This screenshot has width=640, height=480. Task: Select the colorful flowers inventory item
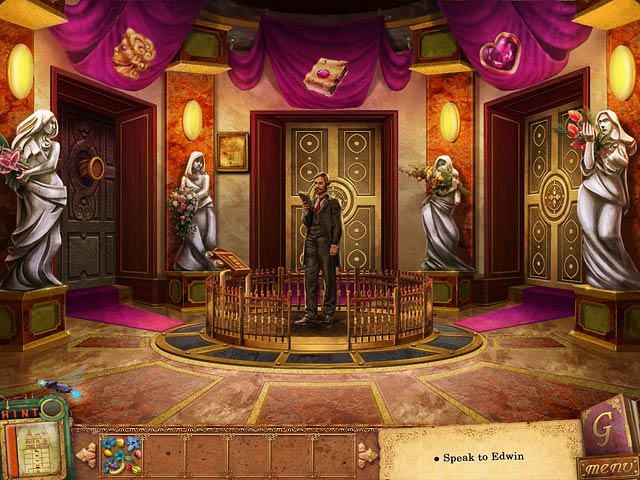tap(120, 453)
